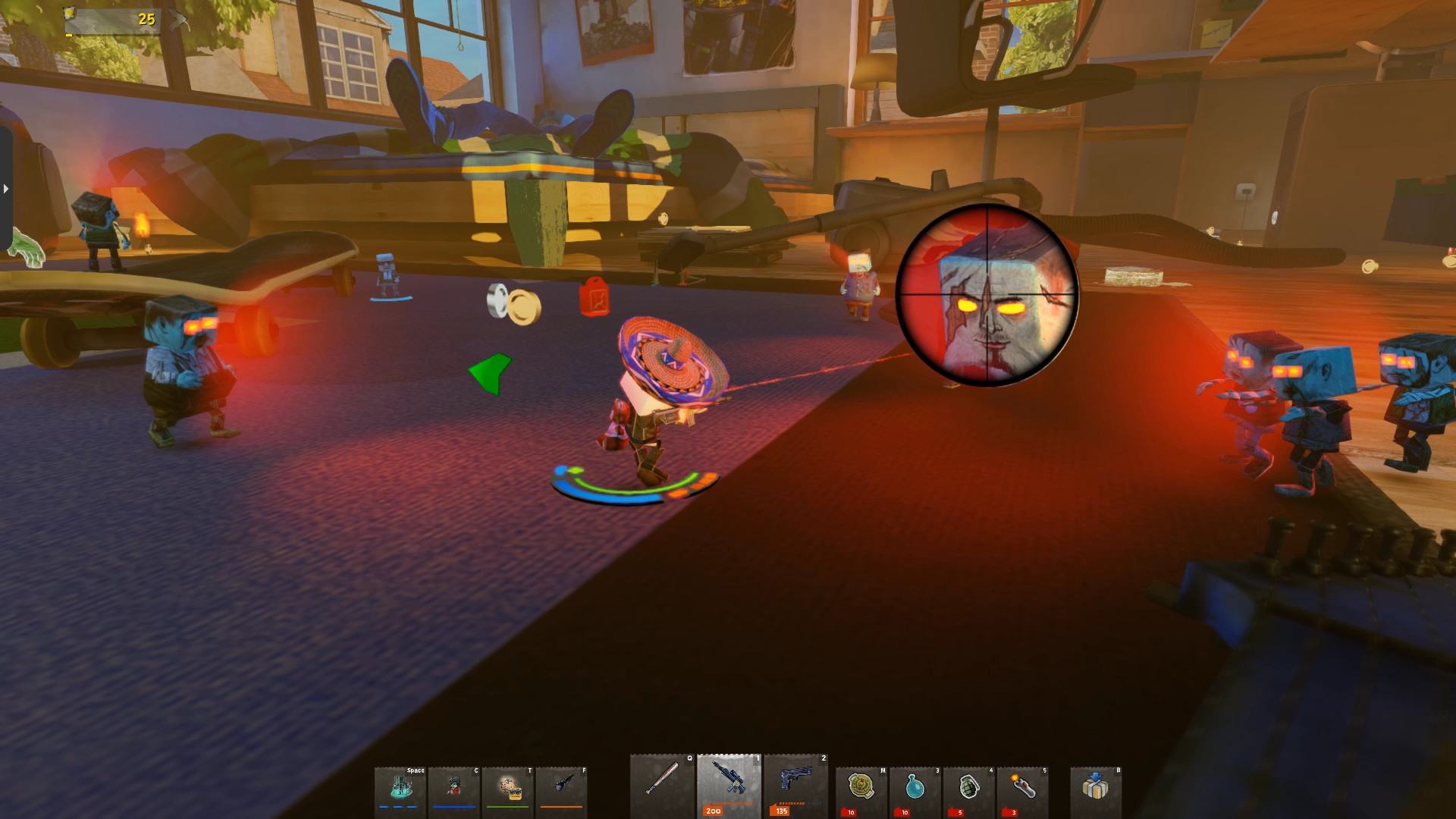Viewport: 1456px width, 819px height.
Task: Pick the frag grenade slot
Action: click(969, 789)
